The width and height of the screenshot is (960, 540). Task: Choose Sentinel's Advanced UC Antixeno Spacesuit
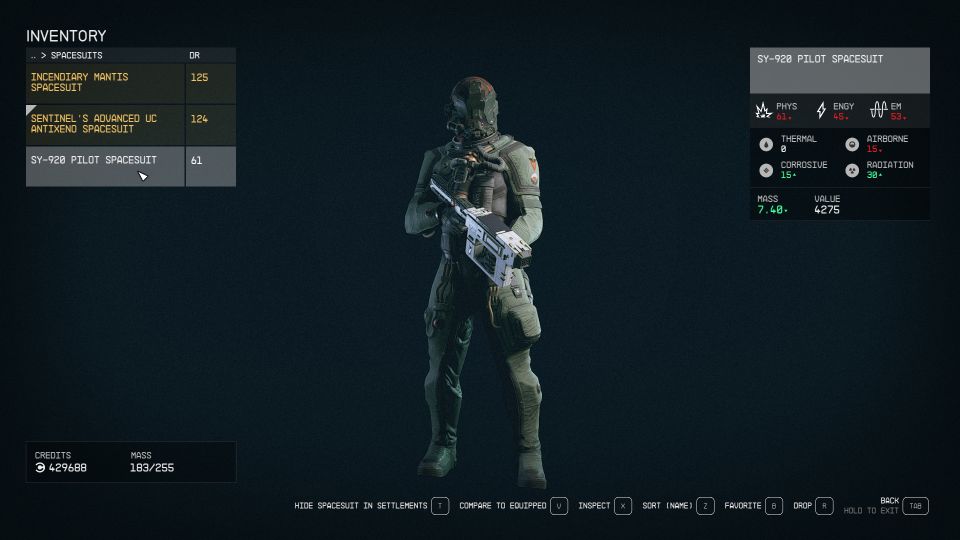105,124
